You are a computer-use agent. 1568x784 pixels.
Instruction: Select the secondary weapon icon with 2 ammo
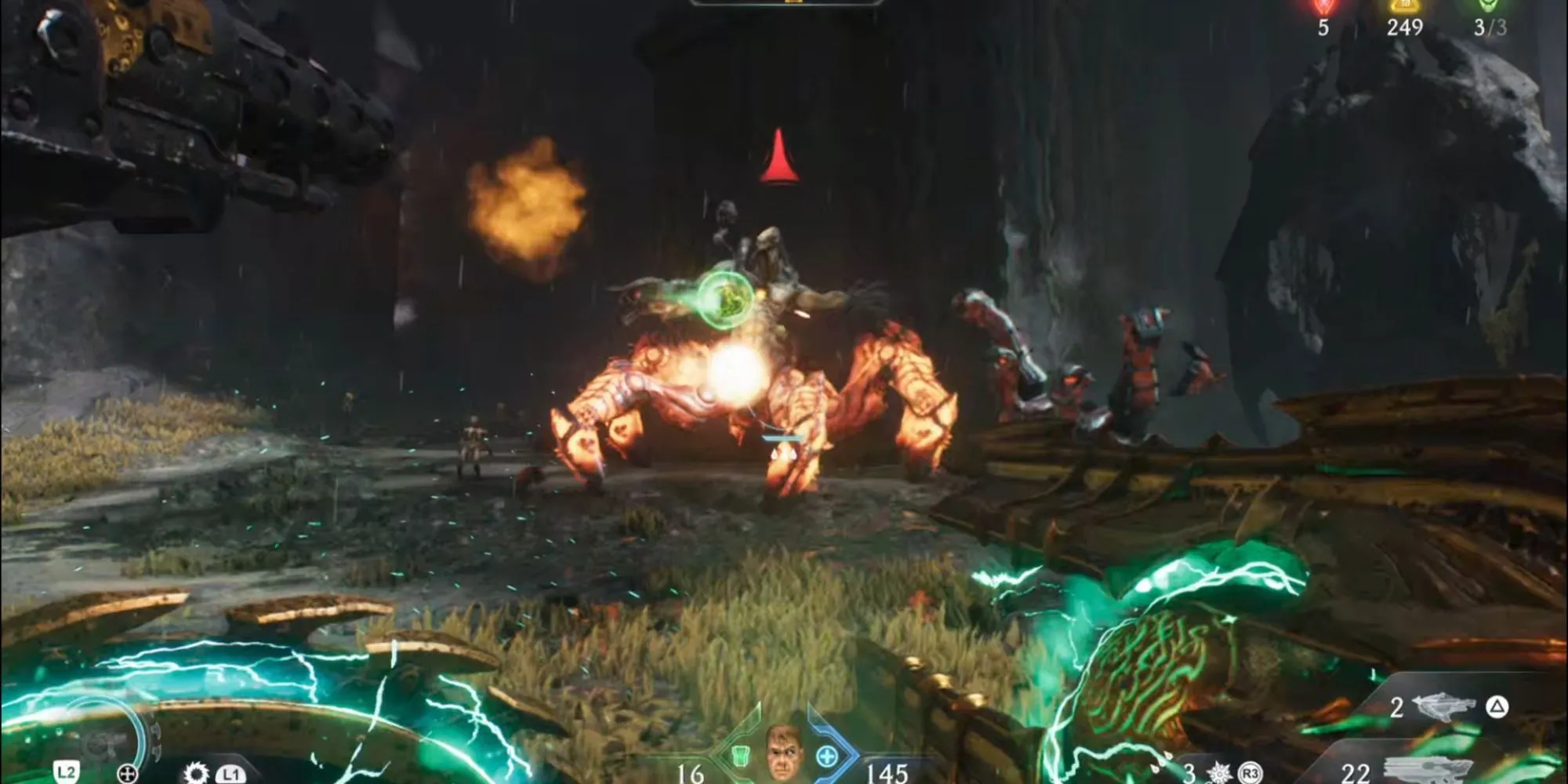[1443, 706]
